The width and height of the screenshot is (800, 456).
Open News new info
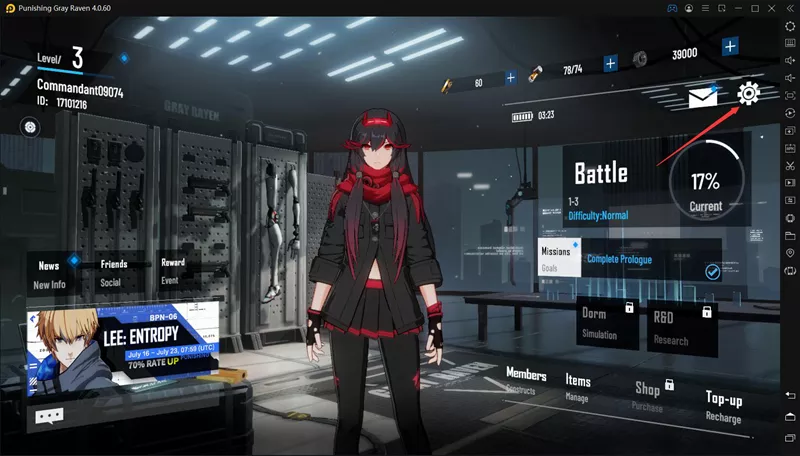[49, 274]
